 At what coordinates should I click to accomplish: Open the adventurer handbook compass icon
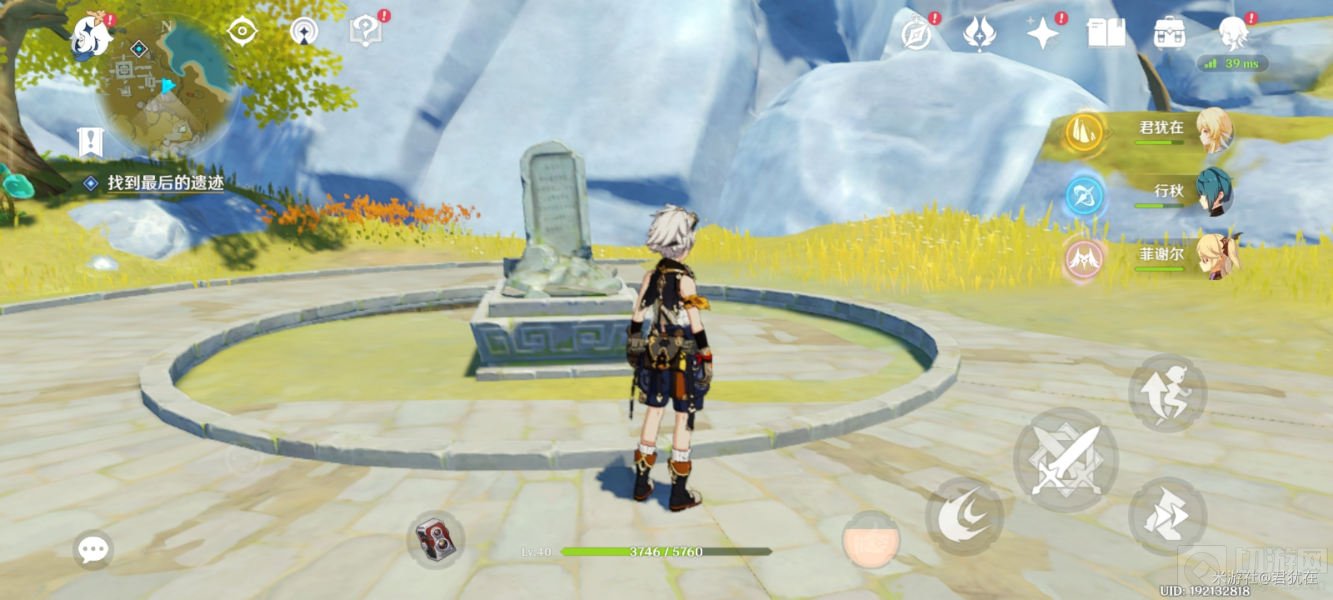[916, 34]
